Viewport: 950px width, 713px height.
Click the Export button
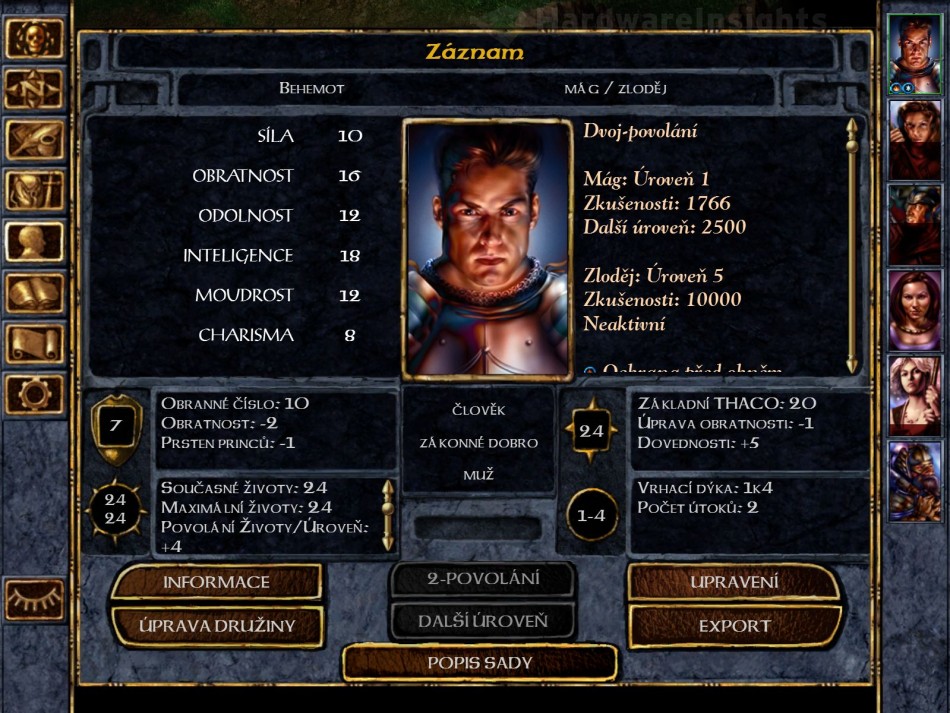pos(734,627)
